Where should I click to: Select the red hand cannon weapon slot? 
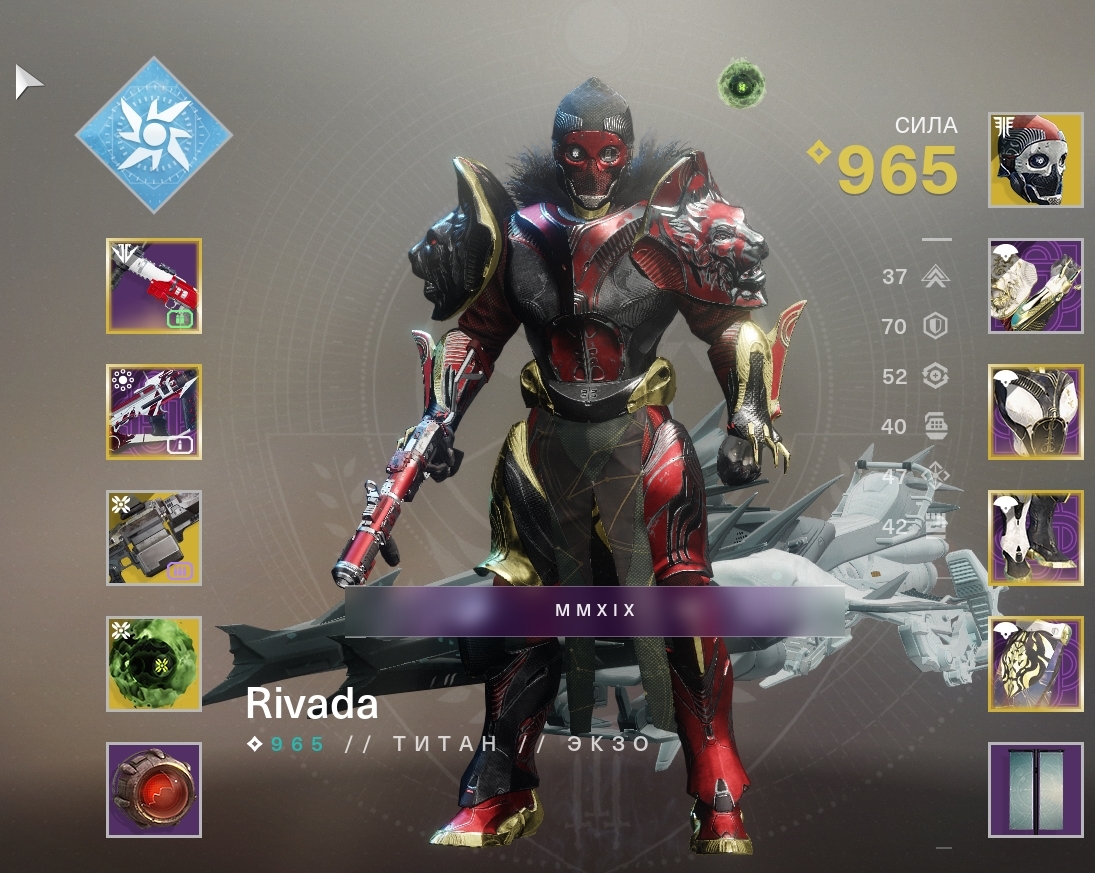[154, 286]
